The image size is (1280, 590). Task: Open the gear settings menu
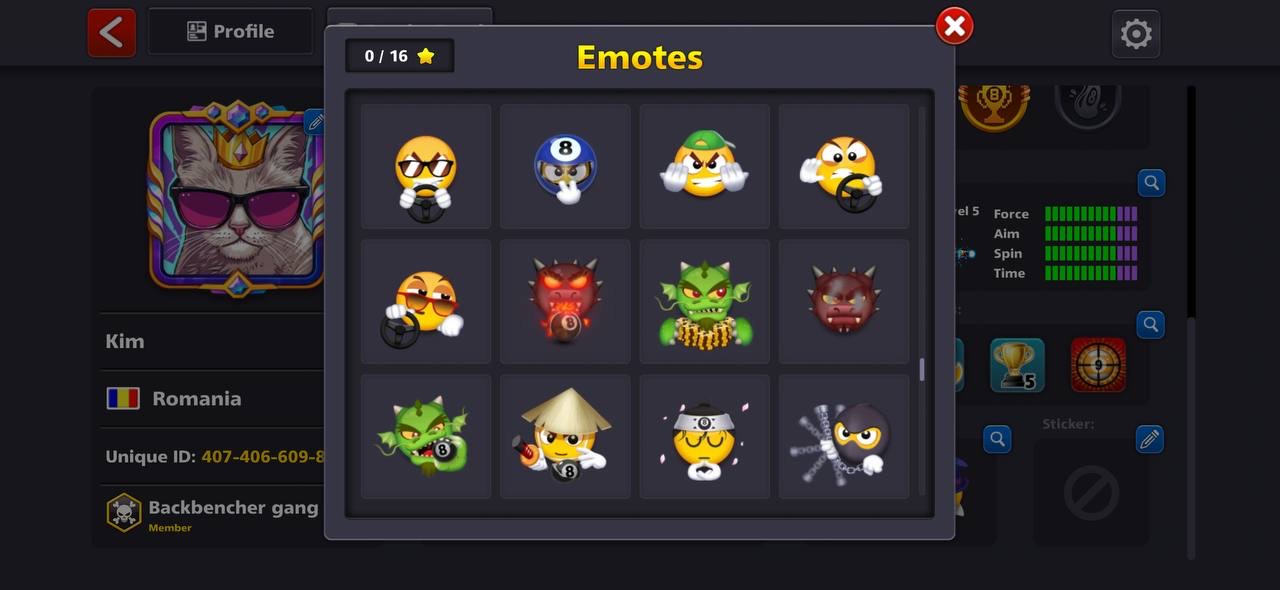pyautogui.click(x=1135, y=34)
